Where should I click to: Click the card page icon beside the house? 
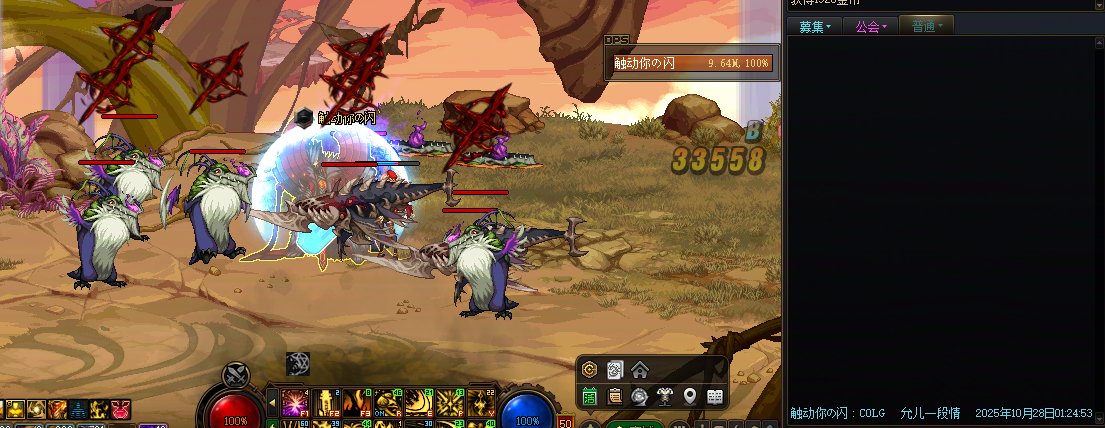point(615,370)
